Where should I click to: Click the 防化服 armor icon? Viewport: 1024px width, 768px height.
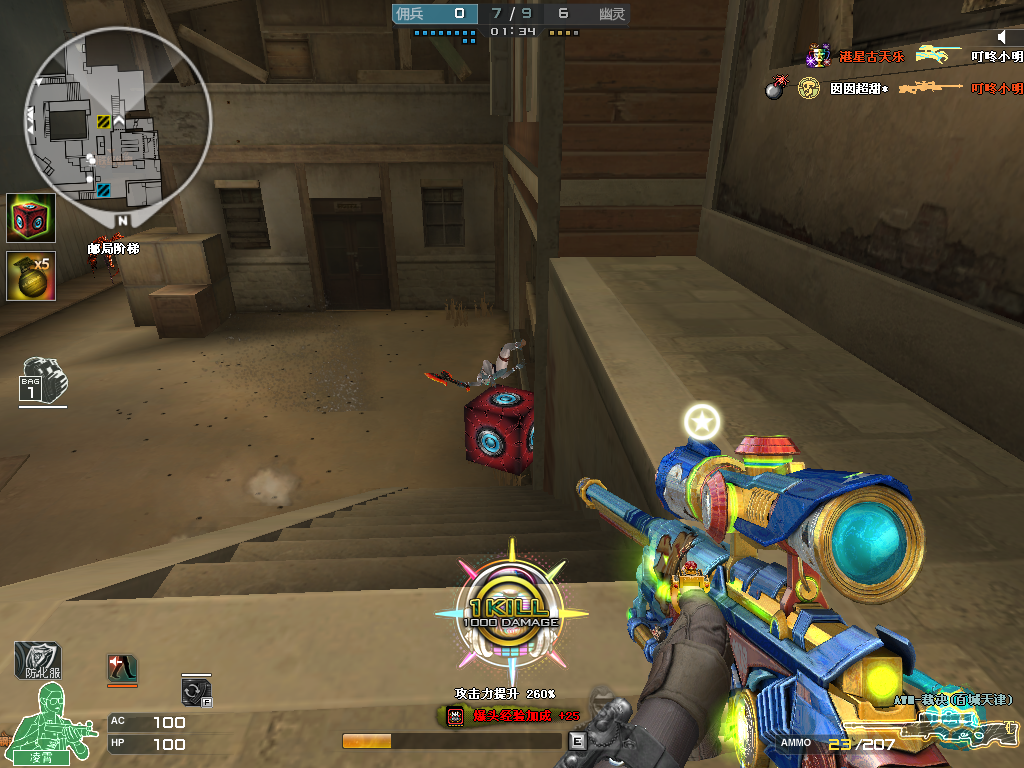pyautogui.click(x=37, y=660)
